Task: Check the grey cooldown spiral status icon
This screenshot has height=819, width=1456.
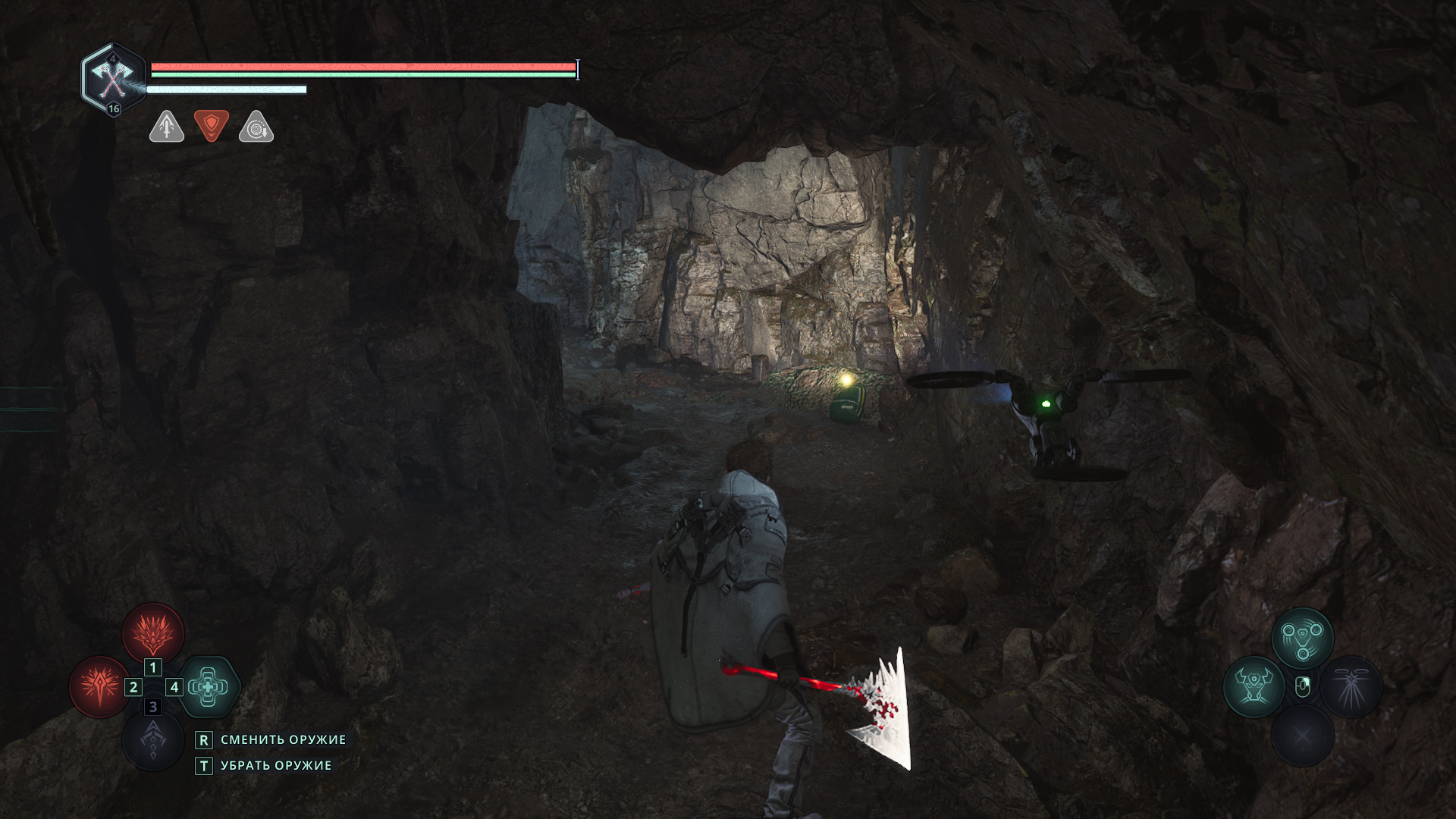Action: (x=256, y=127)
